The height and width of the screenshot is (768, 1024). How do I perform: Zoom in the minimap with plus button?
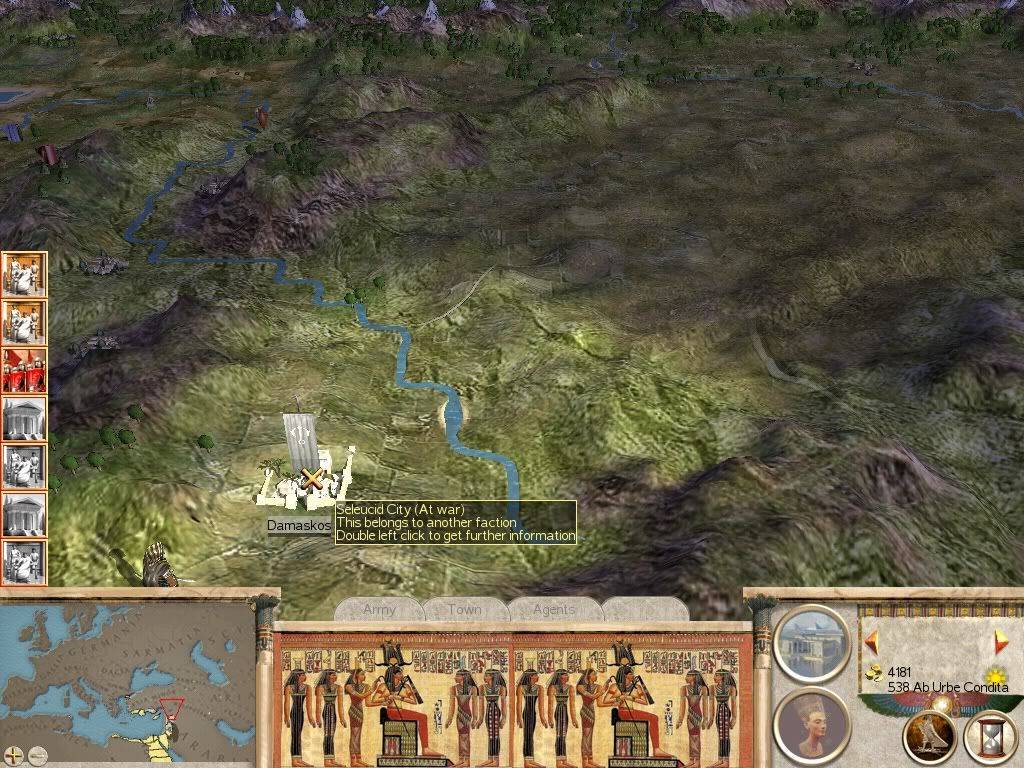pos(13,755)
